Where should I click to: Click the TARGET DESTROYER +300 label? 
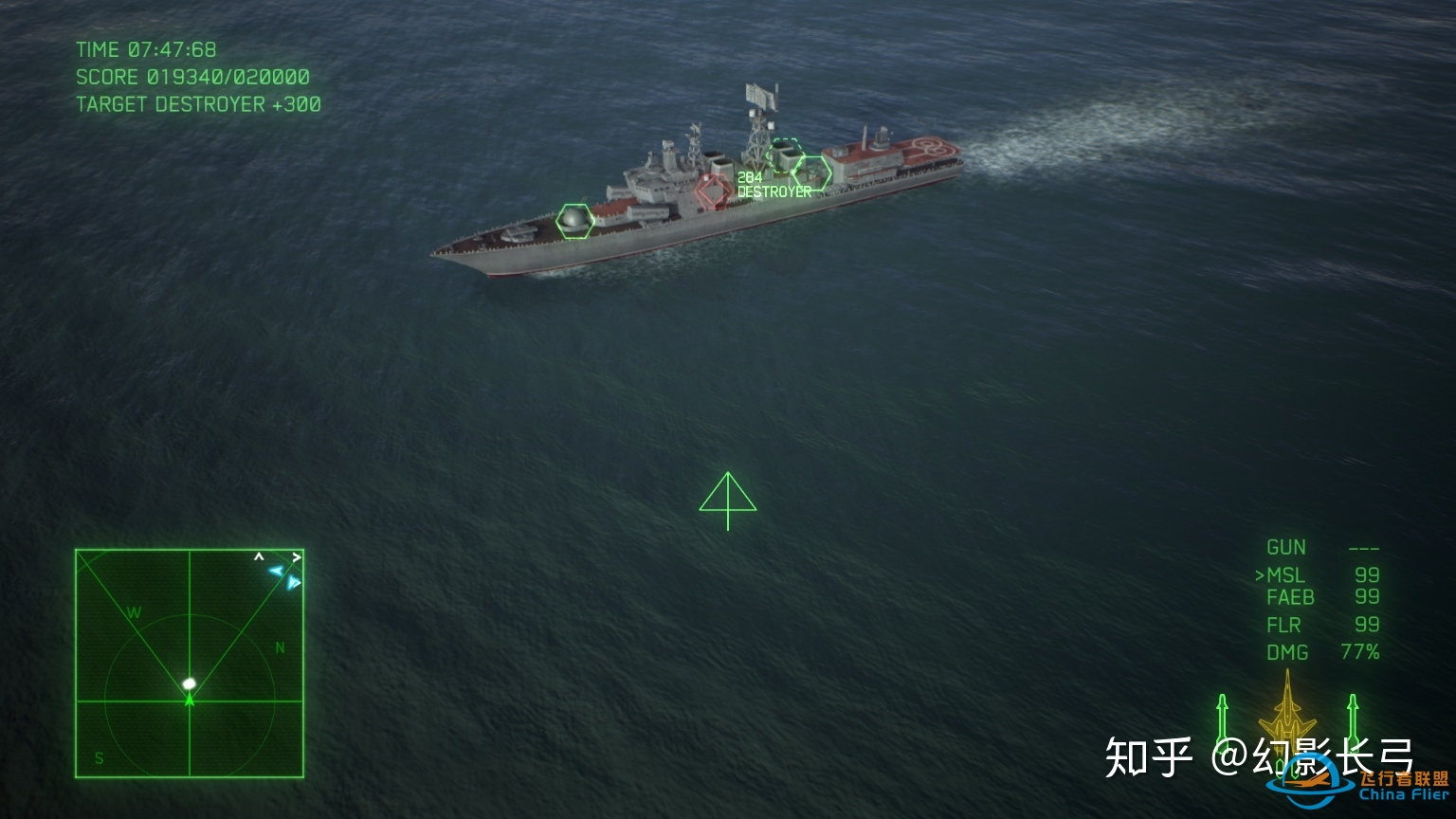[x=197, y=104]
